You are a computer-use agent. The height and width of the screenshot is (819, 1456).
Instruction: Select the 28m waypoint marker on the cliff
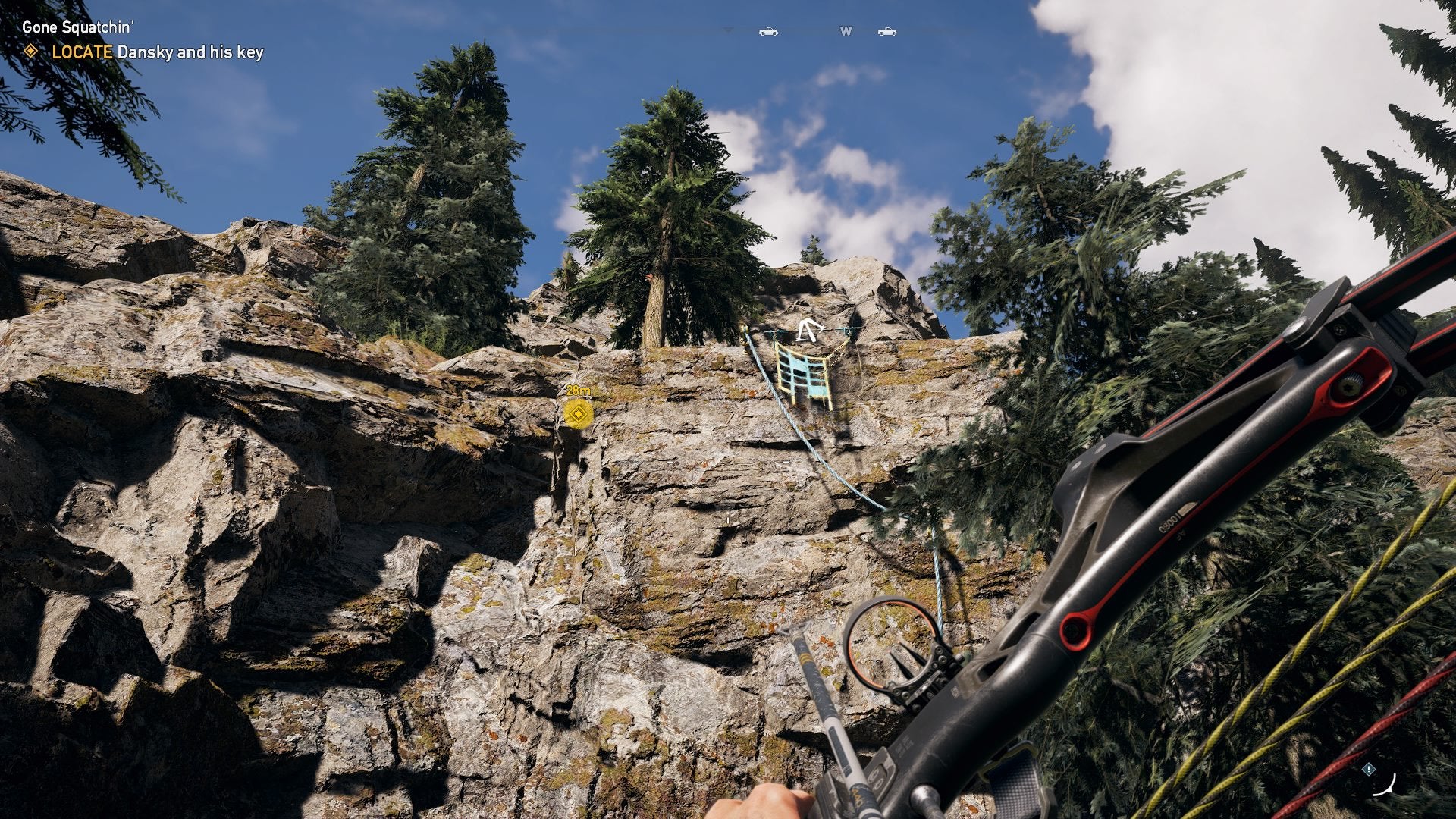point(578,414)
